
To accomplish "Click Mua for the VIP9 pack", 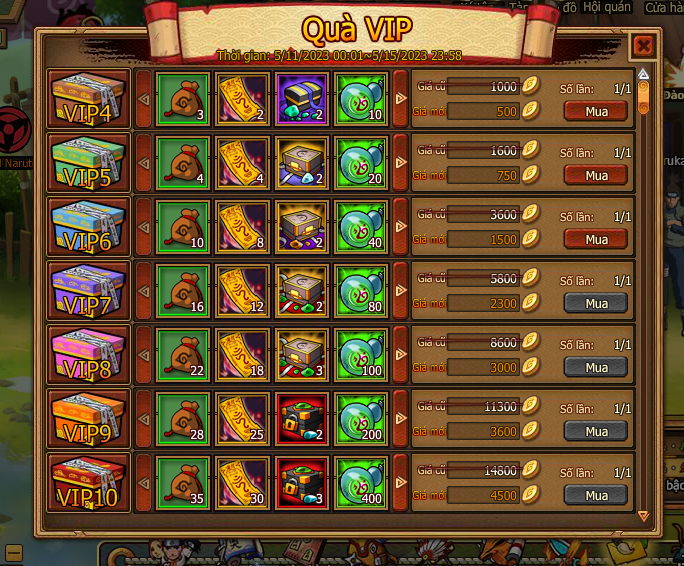I will 596,431.
